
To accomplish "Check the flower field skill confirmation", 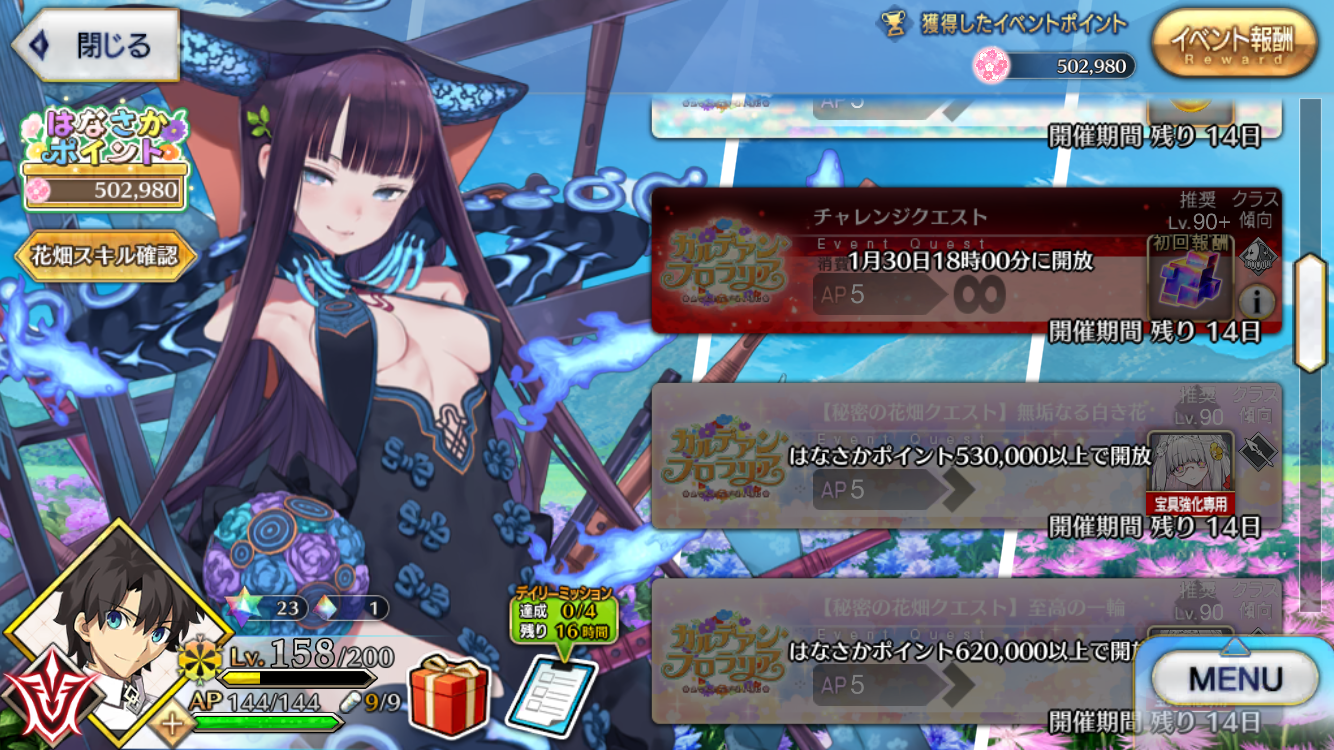I will 106,256.
